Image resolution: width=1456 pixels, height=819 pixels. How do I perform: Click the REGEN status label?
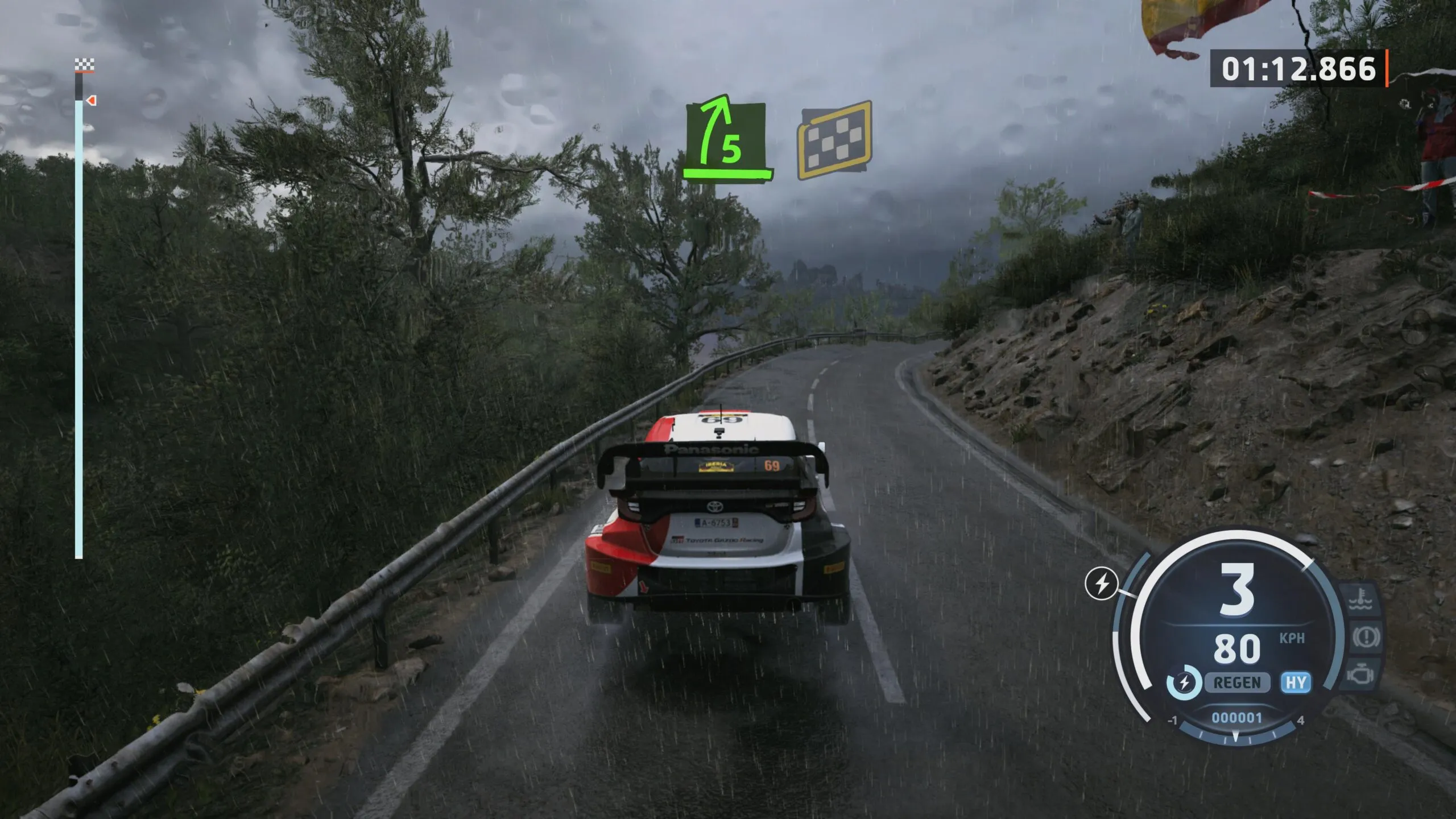pyautogui.click(x=1237, y=682)
